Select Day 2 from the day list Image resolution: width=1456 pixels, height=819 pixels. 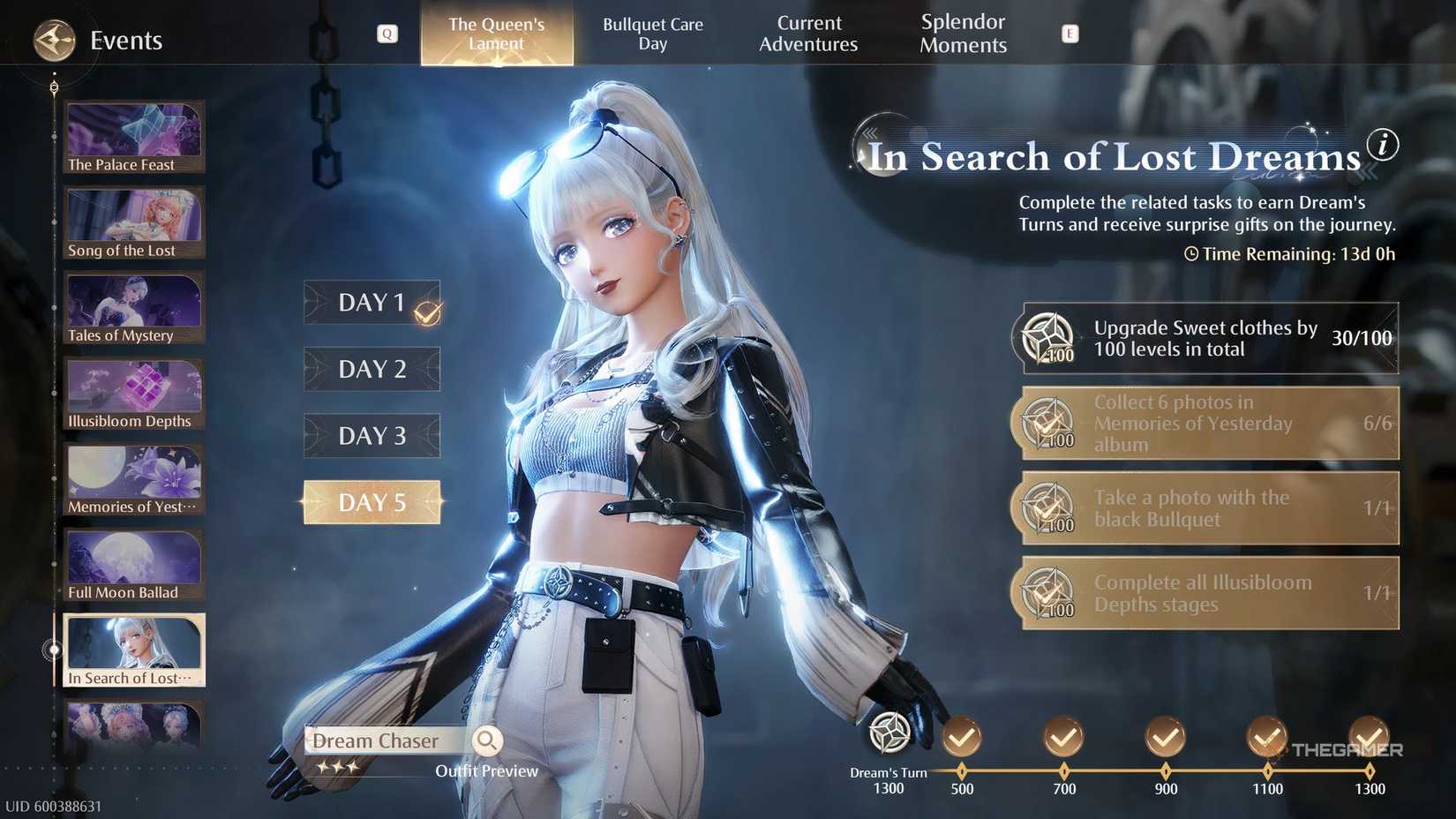[x=372, y=369]
